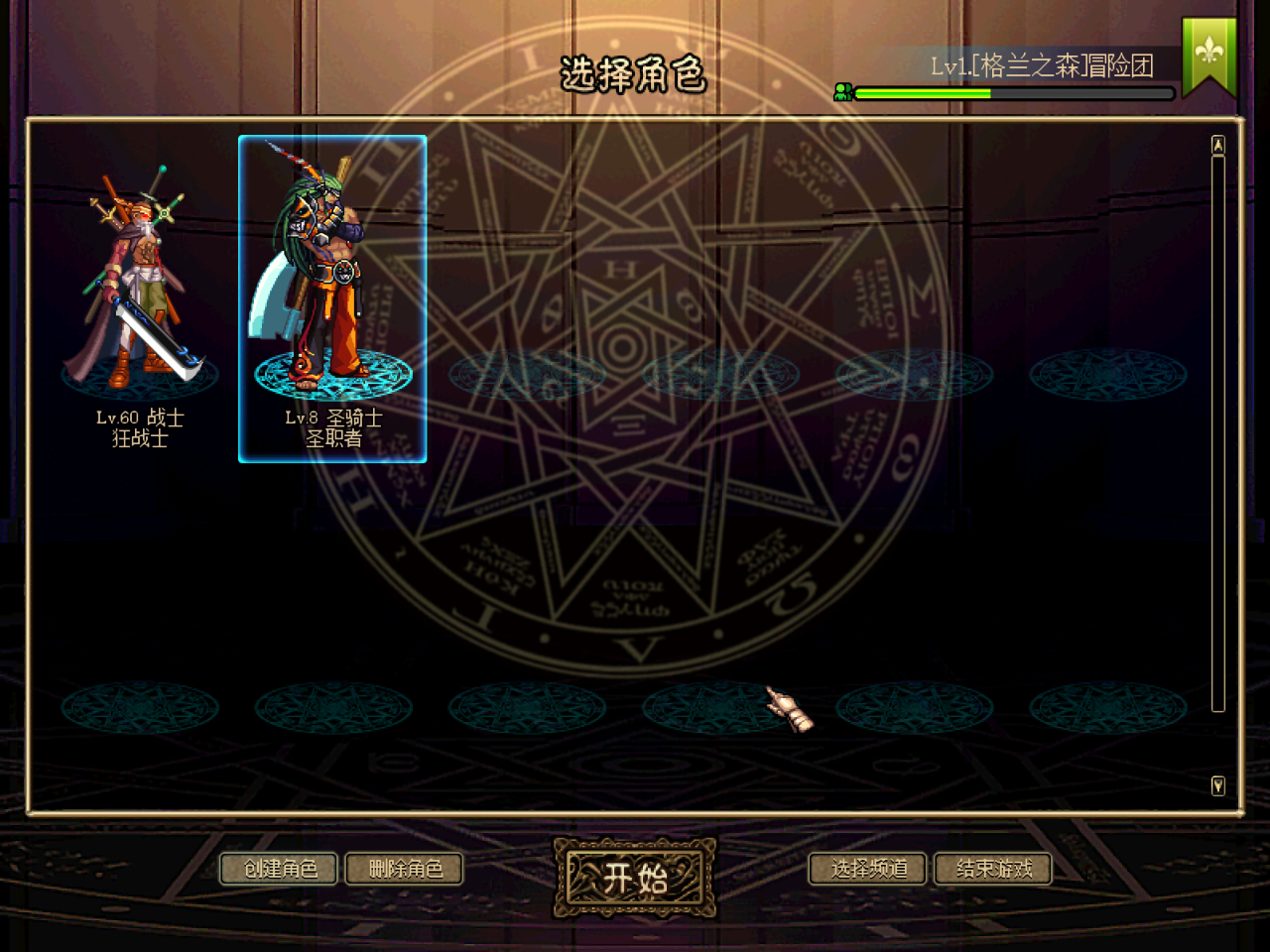This screenshot has width=1270, height=952.
Task: Click the 格兰之森 adventure team label
Action: [1042, 66]
